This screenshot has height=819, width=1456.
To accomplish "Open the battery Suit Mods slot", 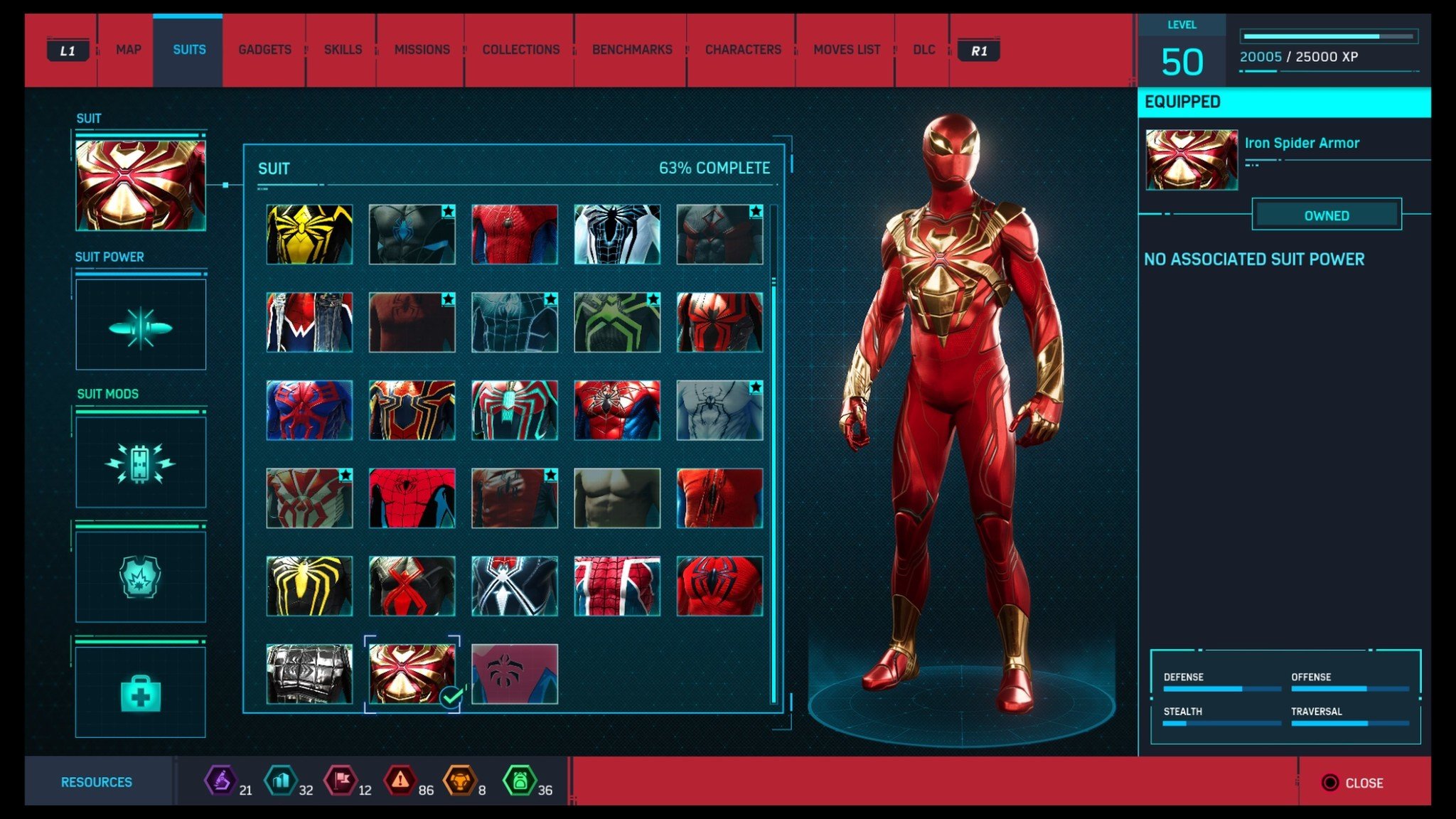I will click(140, 462).
